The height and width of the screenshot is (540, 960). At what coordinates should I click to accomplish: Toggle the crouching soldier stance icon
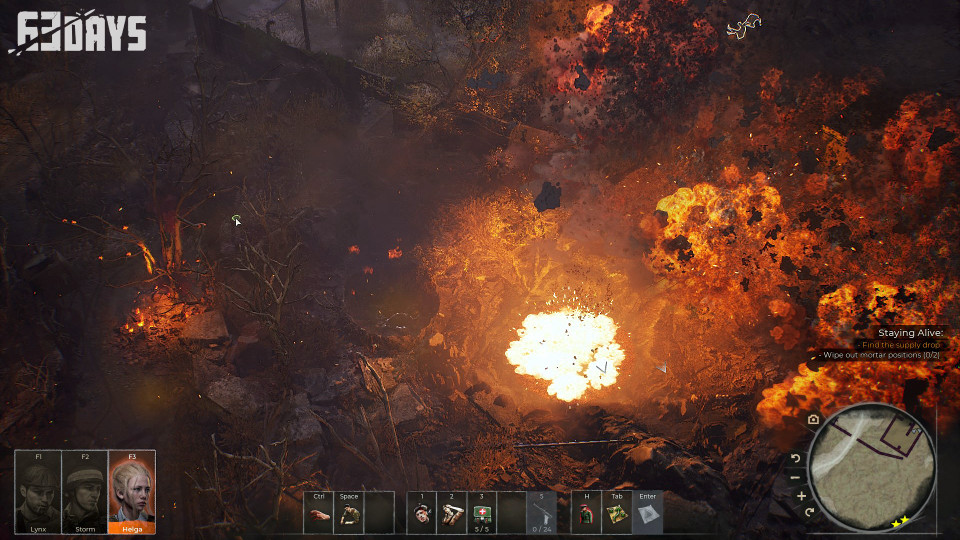click(x=348, y=515)
